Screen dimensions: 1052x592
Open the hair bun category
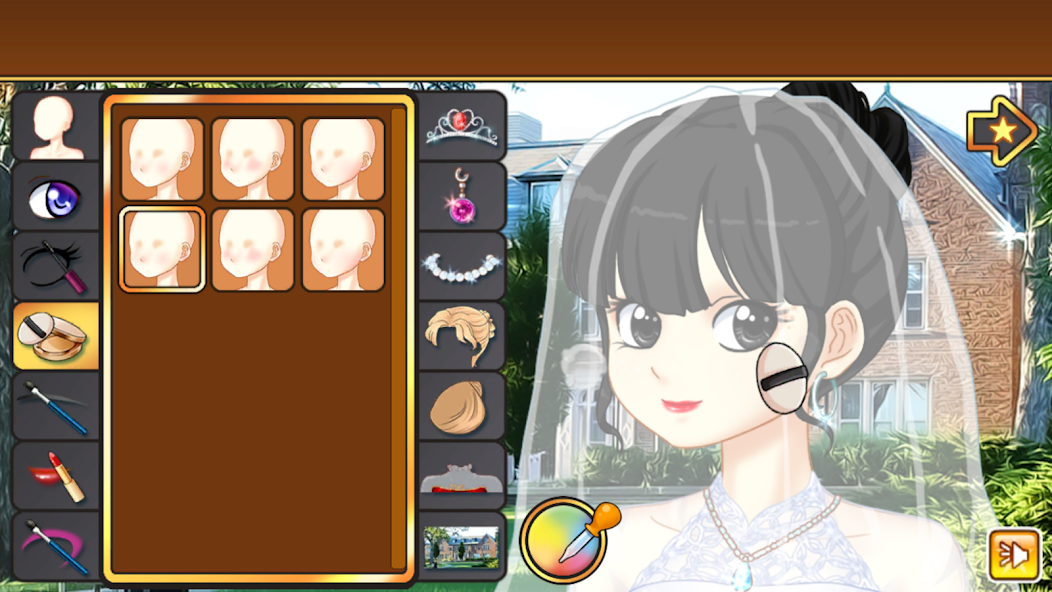(462, 406)
